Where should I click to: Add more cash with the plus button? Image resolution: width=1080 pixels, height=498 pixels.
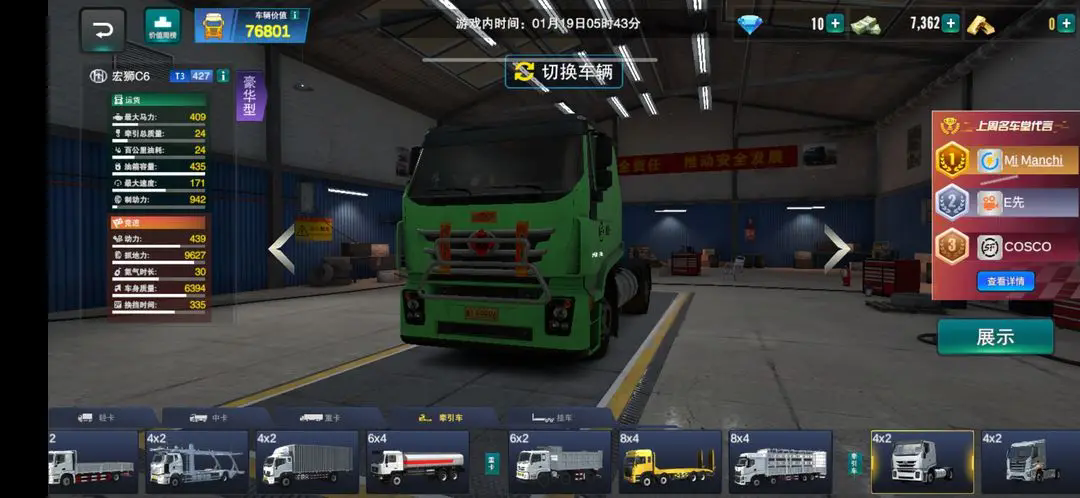(951, 24)
